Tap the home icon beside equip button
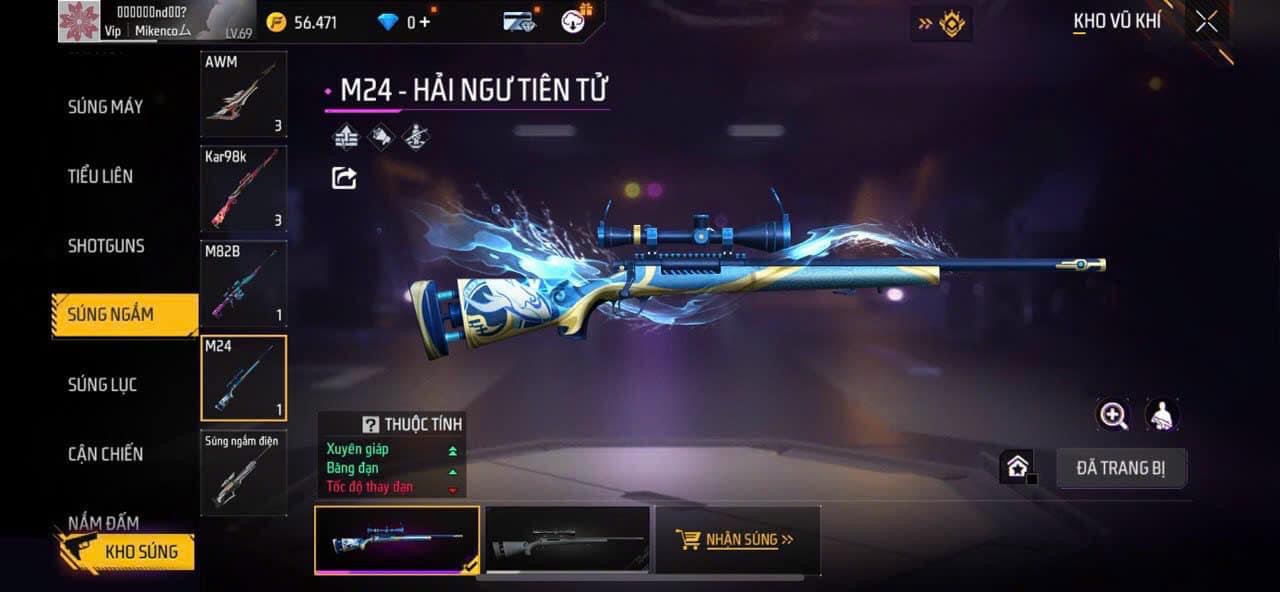The image size is (1280, 592). pos(1017,467)
